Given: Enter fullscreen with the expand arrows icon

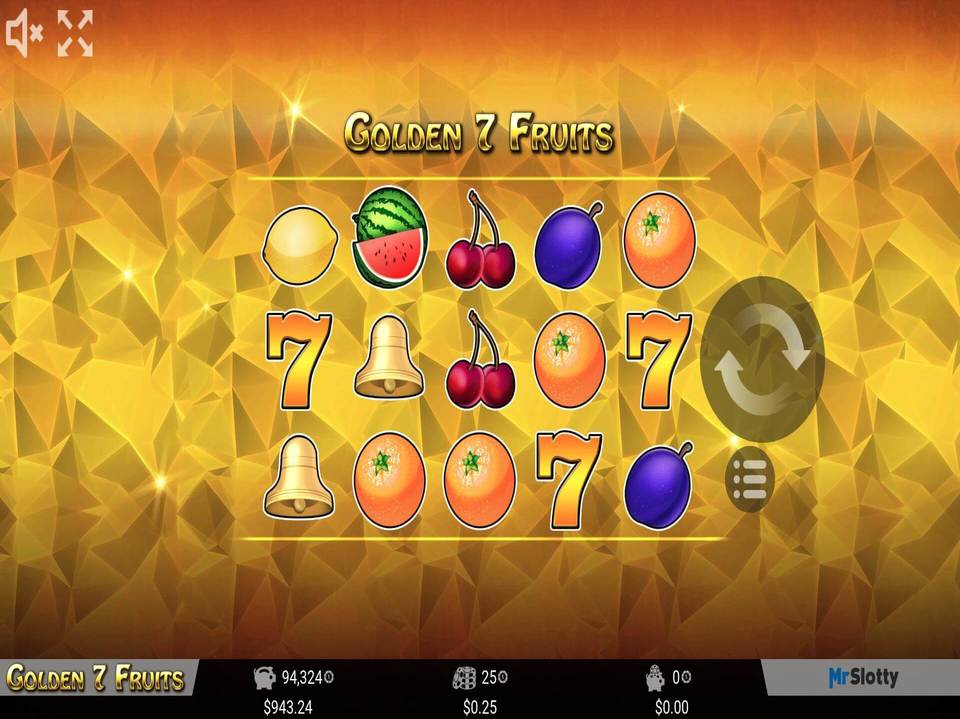Looking at the screenshot, I should [x=74, y=33].
